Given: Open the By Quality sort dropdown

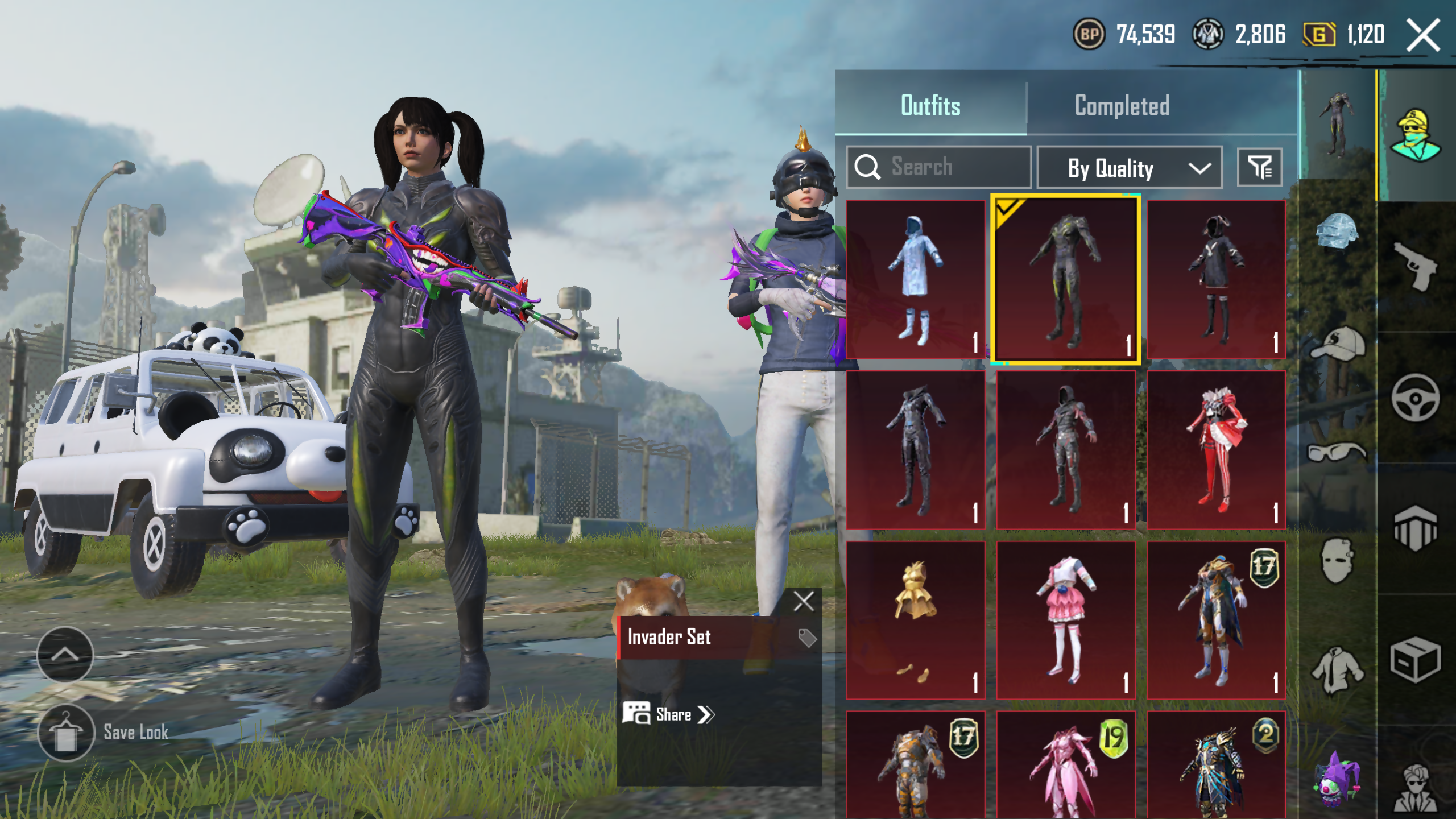Looking at the screenshot, I should (1129, 168).
